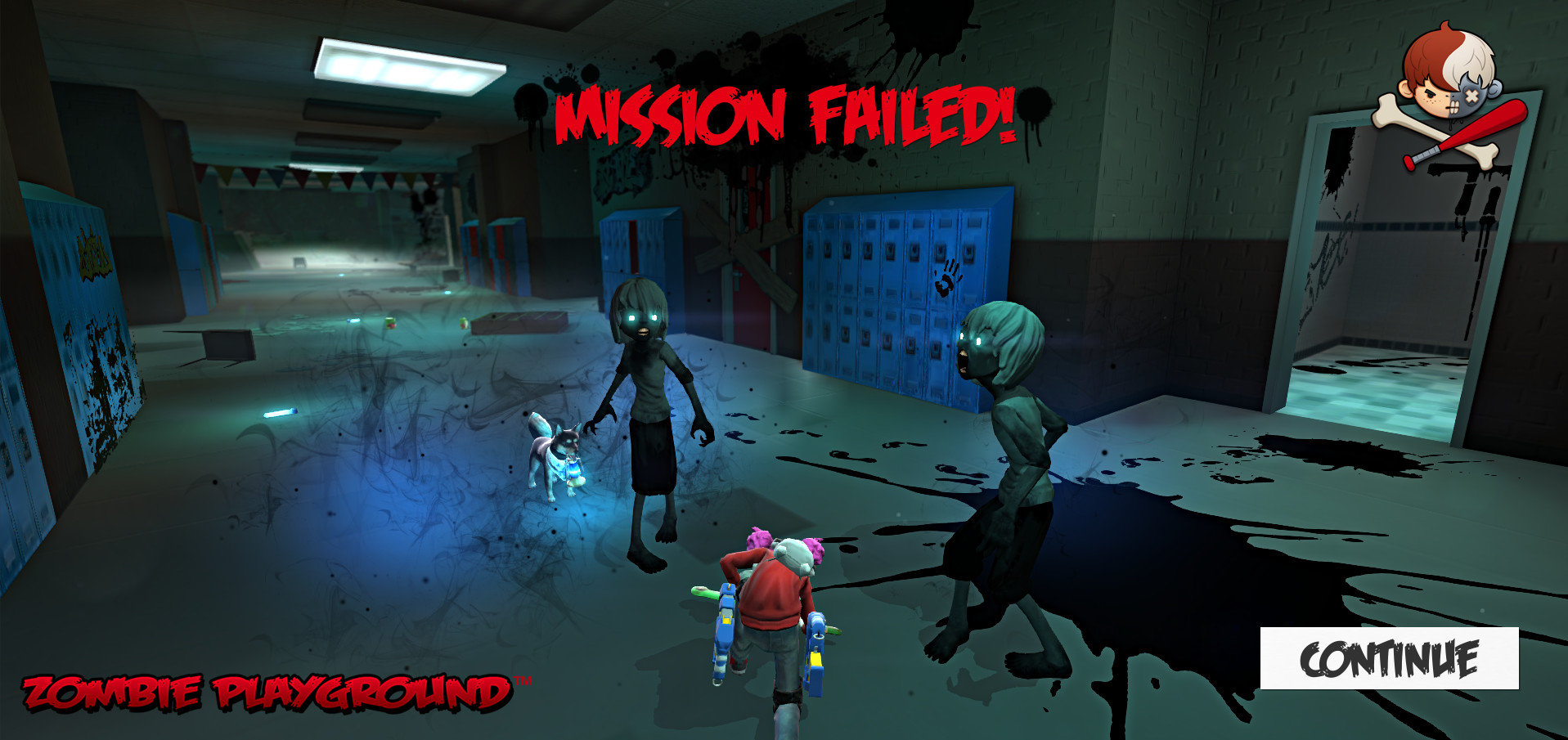This screenshot has width=1568, height=740.
Task: Toggle the glowing blue stick on the floor
Action: point(282,412)
